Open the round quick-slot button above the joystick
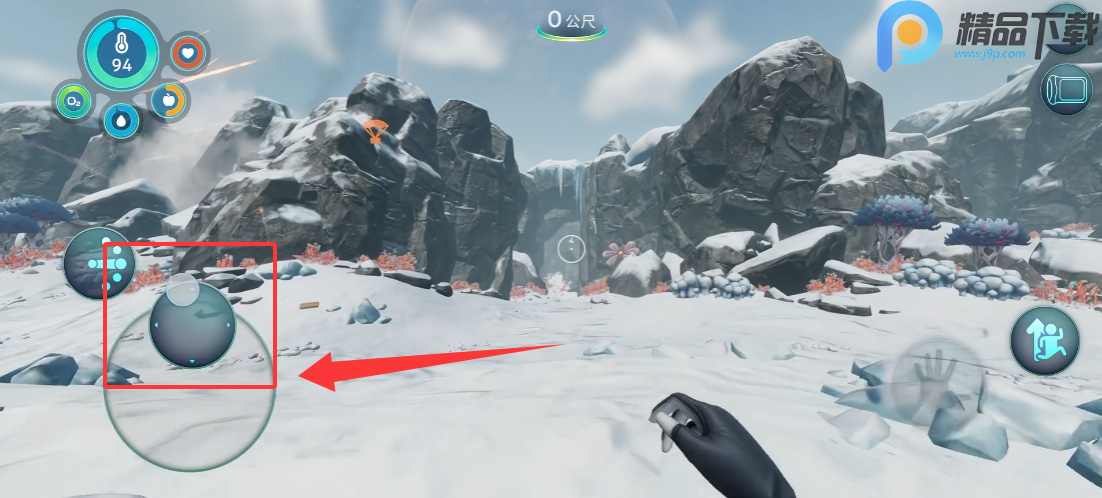 coord(99,263)
